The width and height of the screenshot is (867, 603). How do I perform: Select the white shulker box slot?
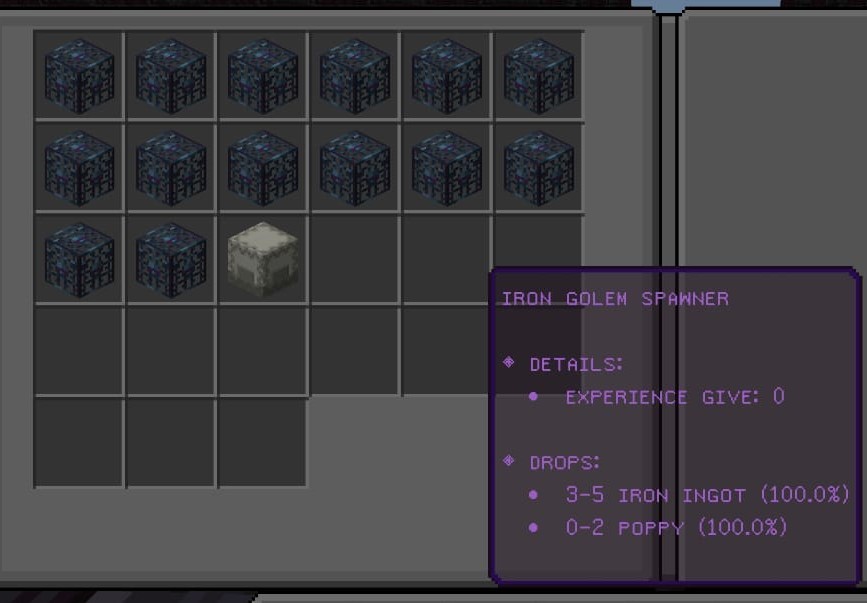(263, 258)
